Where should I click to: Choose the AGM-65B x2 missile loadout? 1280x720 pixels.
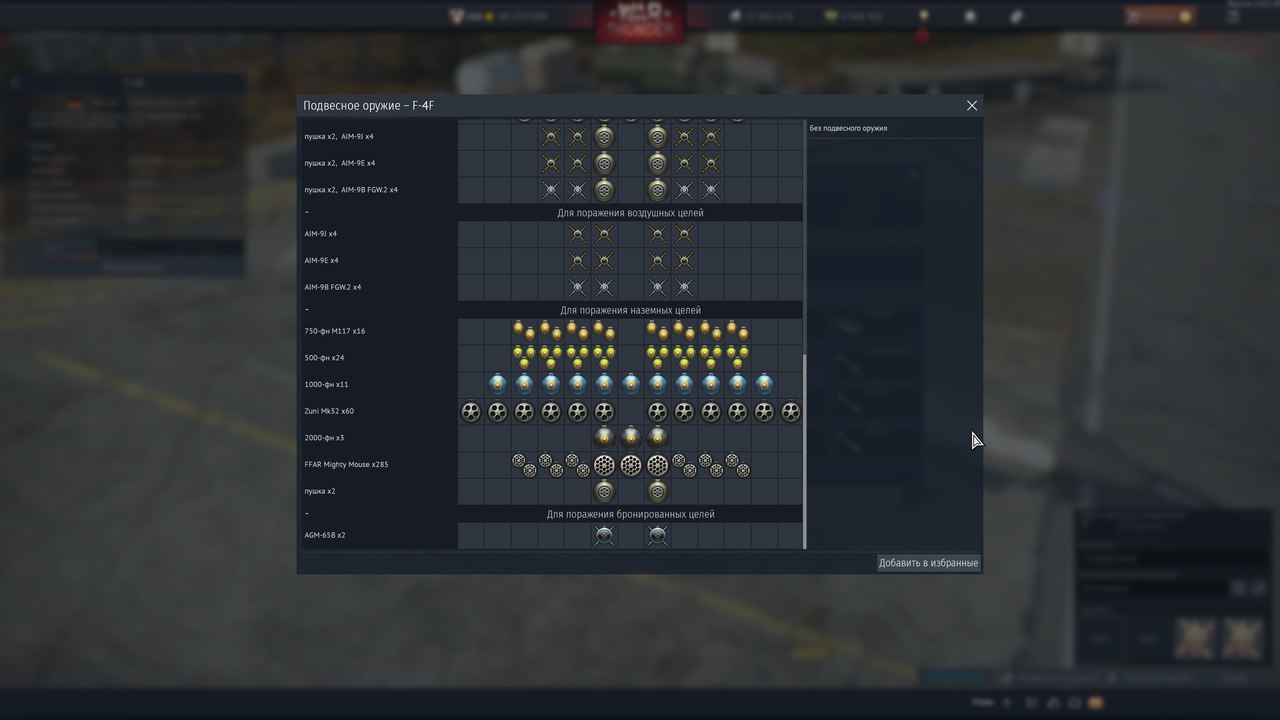(325, 536)
